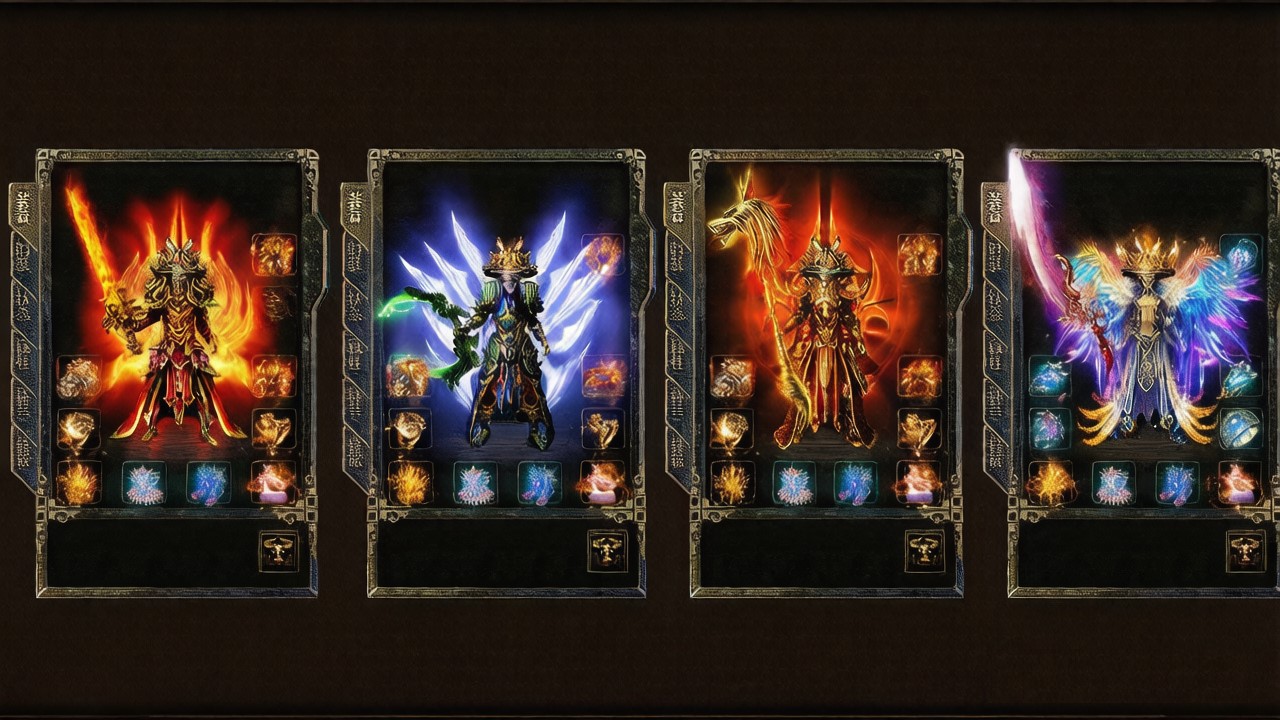This screenshot has width=1280, height=720.
Task: Click blue crystal slot in flaming swordsman panel
Action: 208,483
